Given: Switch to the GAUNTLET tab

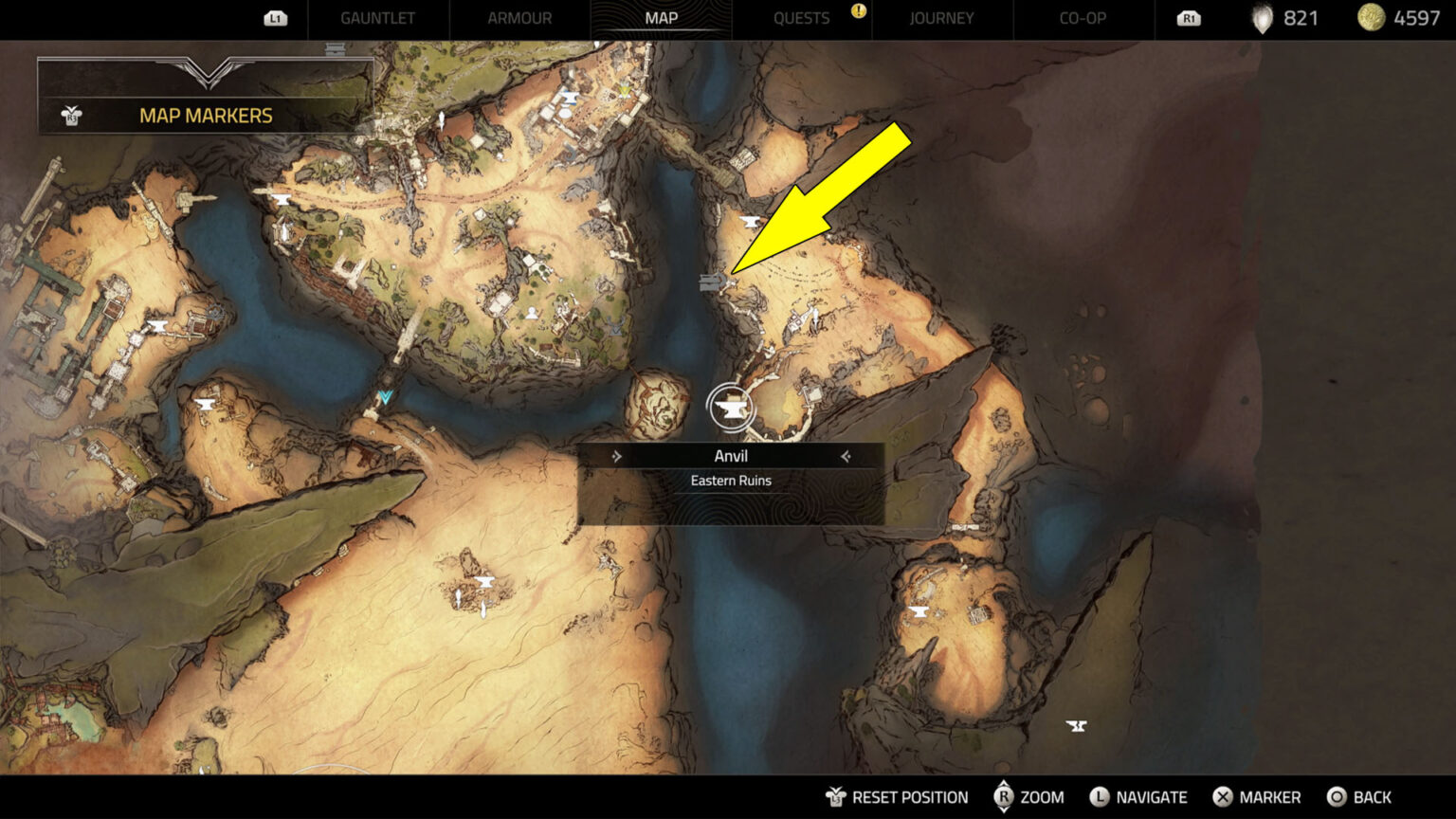Looking at the screenshot, I should pyautogui.click(x=377, y=18).
